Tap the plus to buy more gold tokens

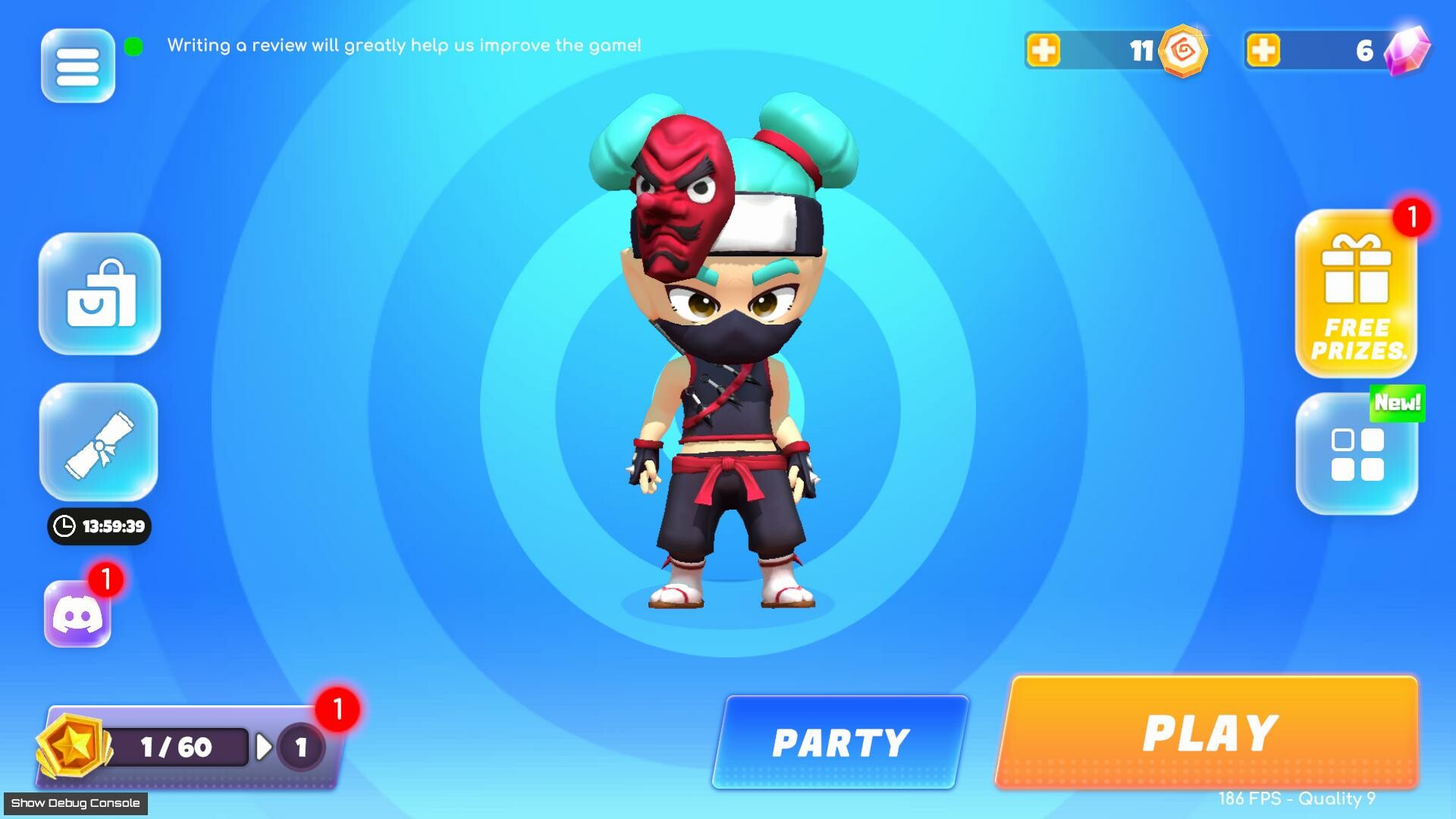tap(1046, 51)
